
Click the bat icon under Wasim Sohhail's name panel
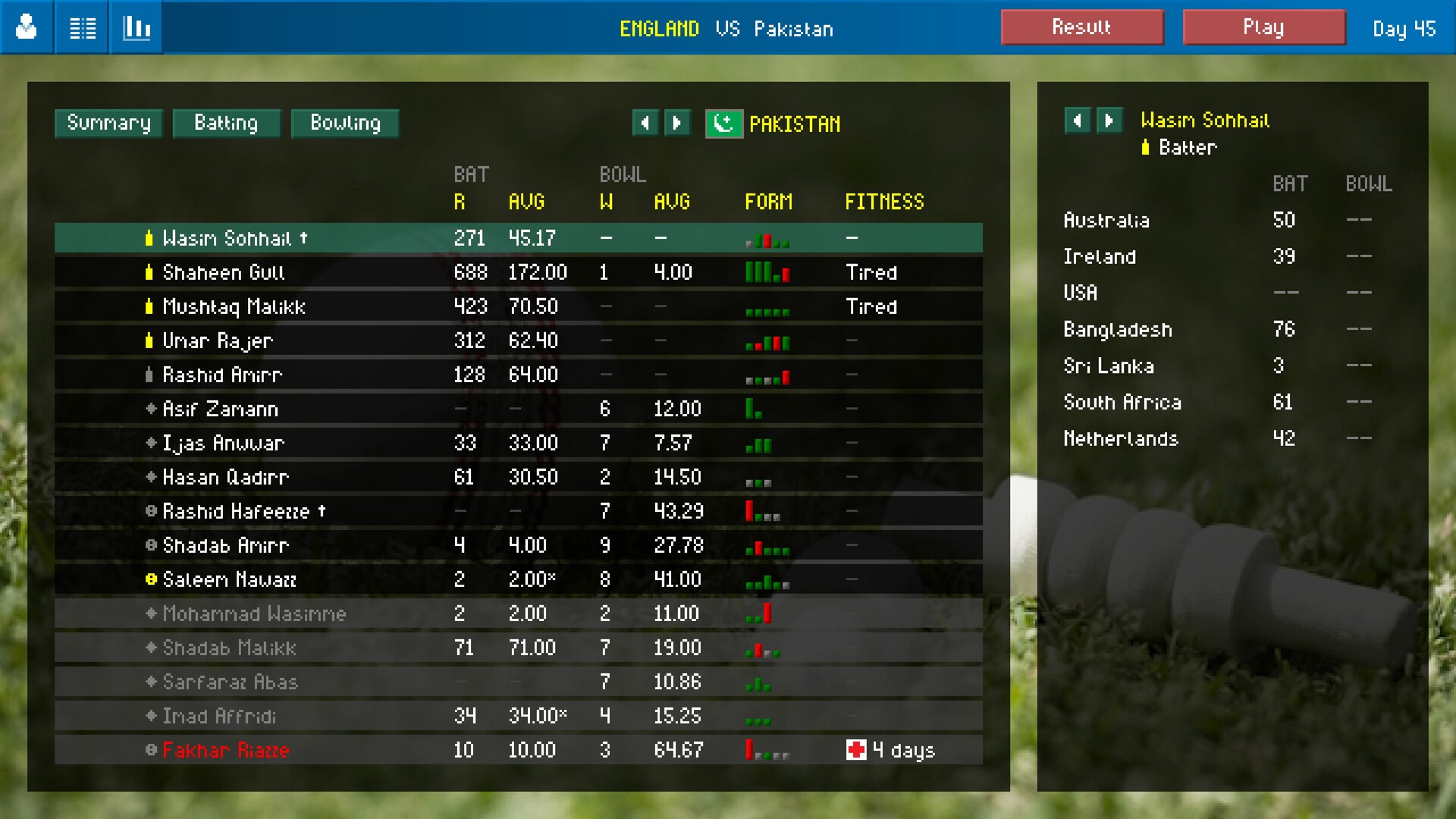[1145, 148]
